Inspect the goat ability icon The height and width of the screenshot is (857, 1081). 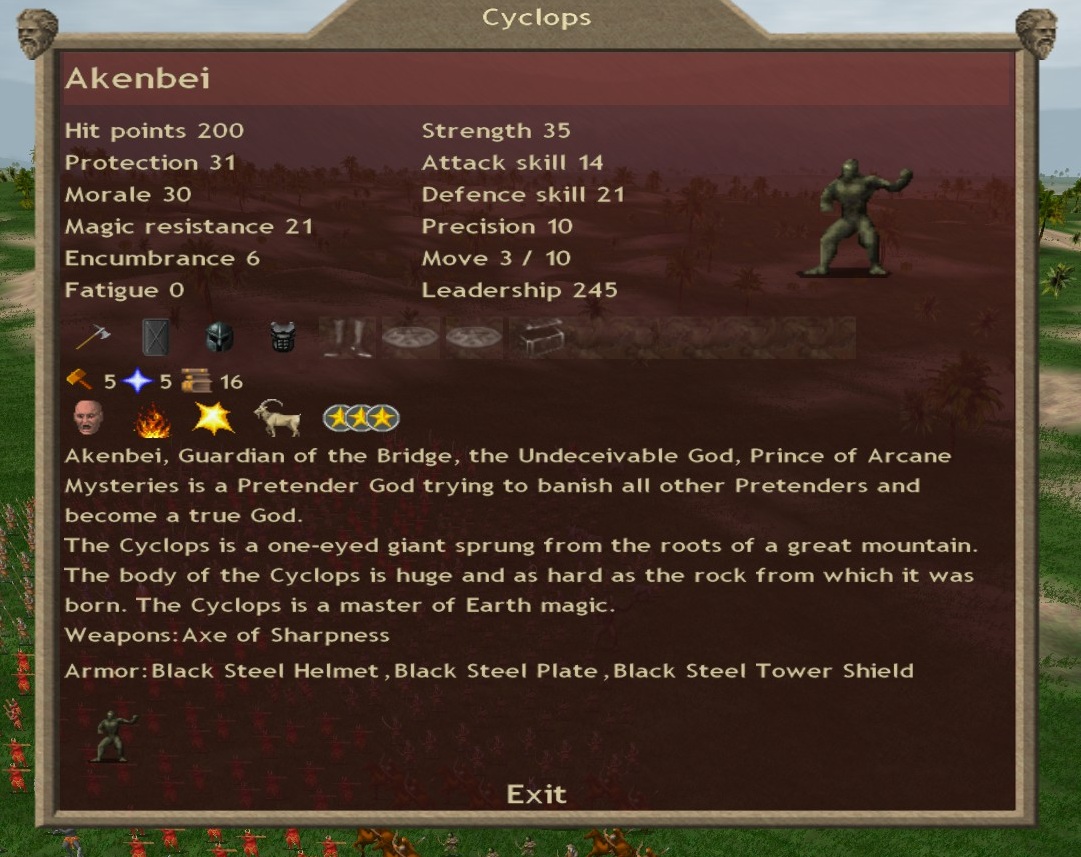coord(277,418)
